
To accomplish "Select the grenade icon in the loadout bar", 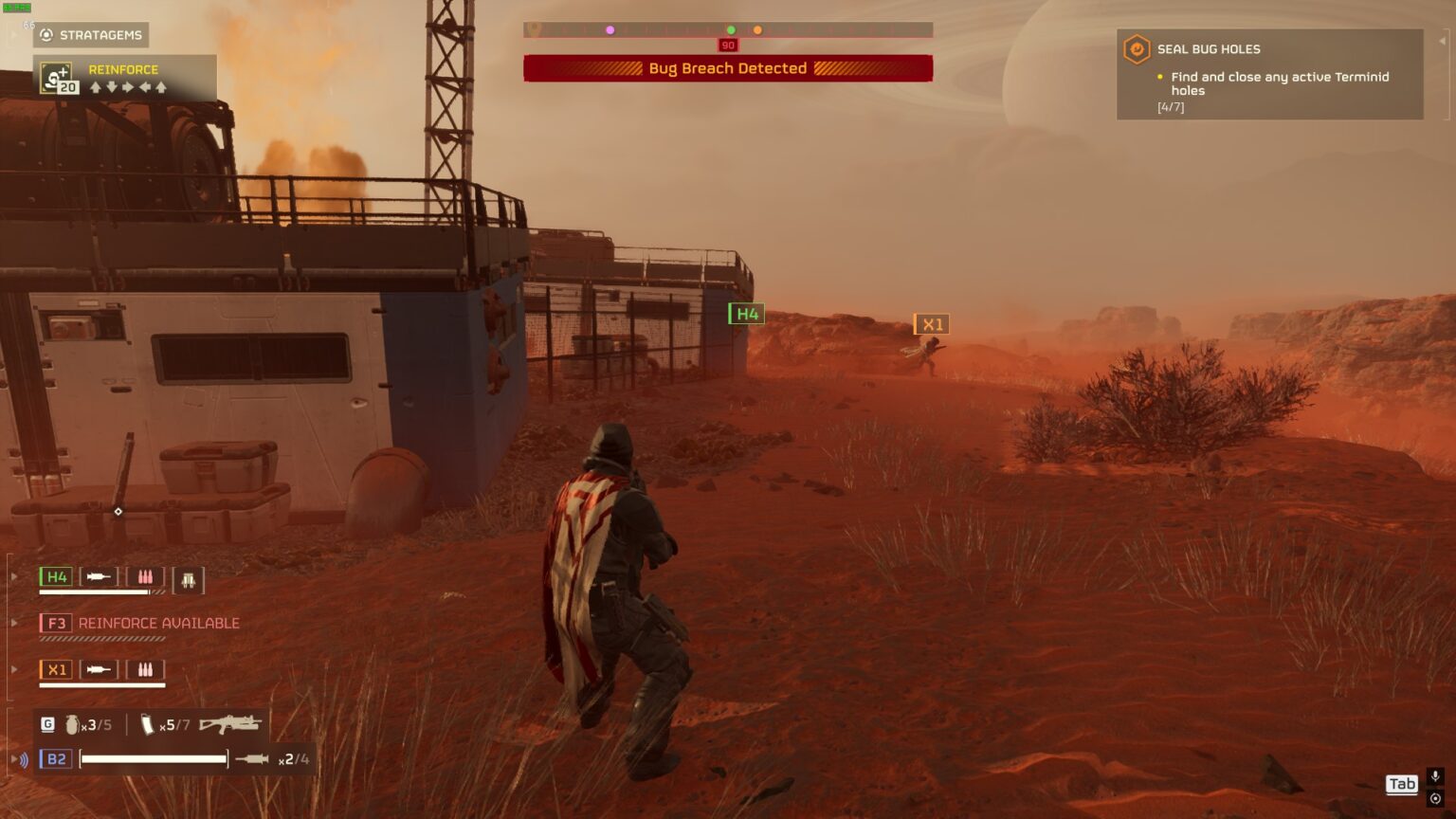I will coord(73,725).
